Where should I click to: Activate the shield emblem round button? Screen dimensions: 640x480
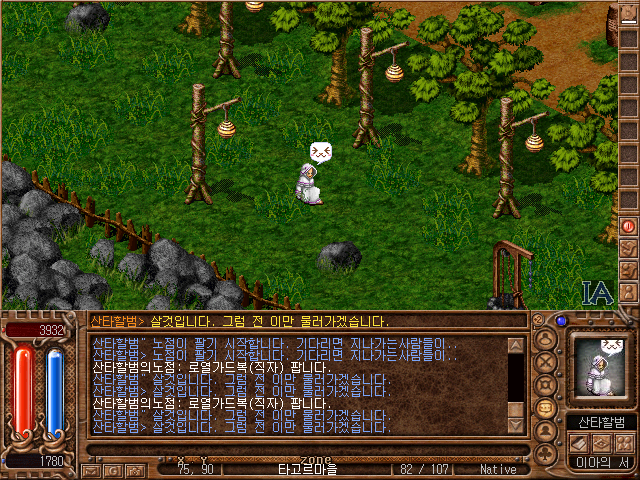point(546,384)
